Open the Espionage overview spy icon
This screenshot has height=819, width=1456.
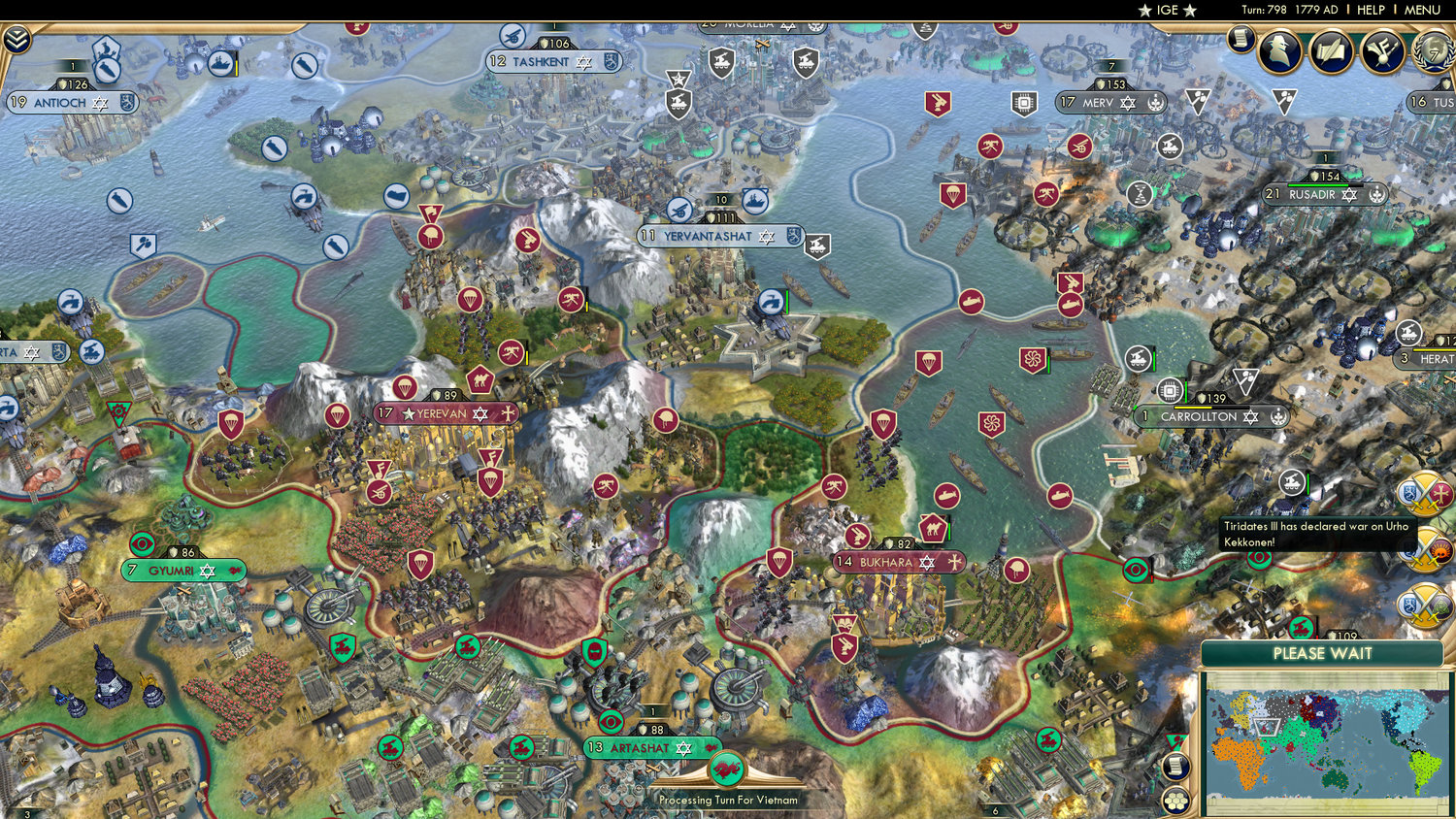pyautogui.click(x=1280, y=50)
